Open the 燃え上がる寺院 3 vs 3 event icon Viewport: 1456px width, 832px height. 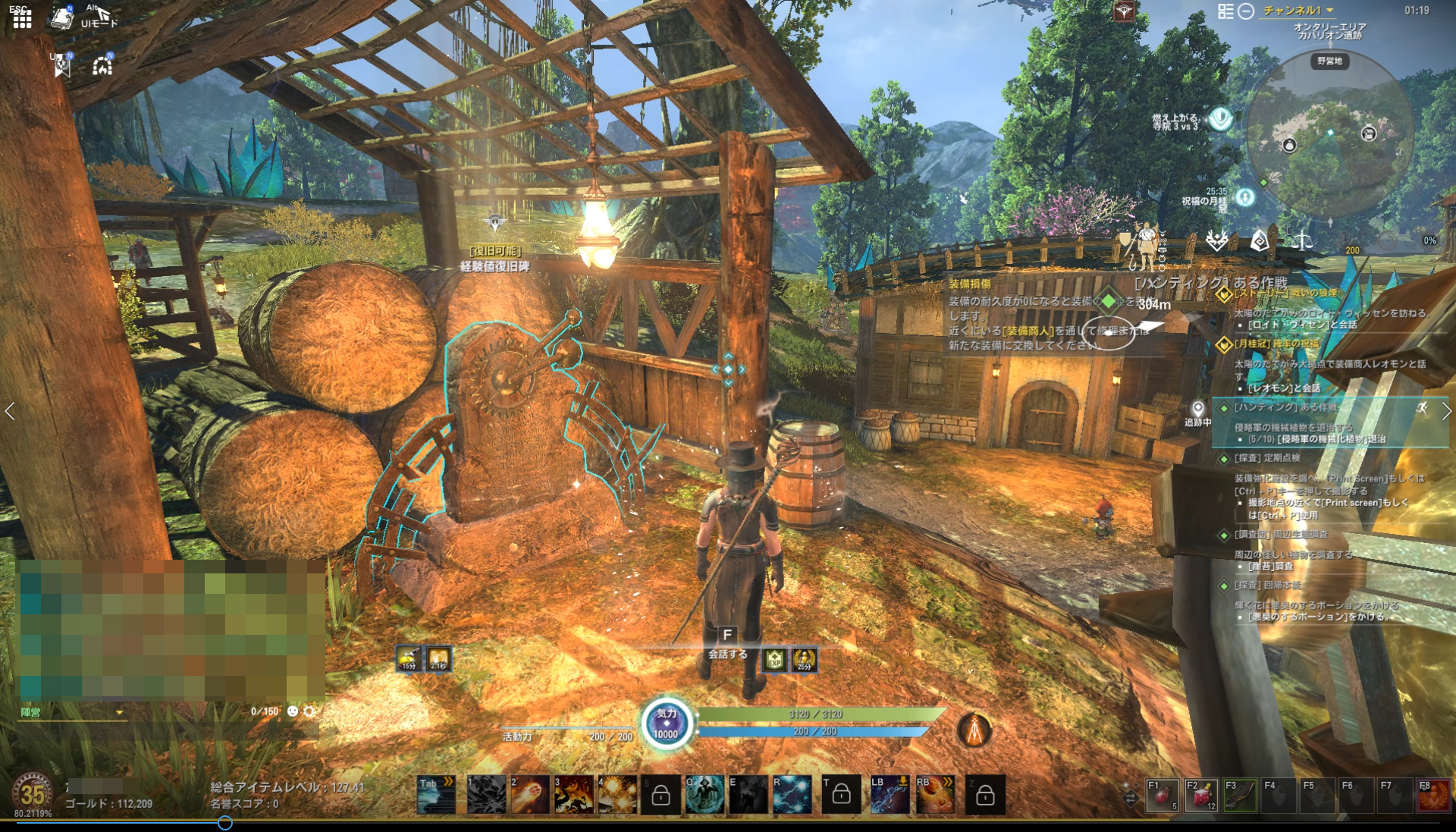click(x=1220, y=118)
